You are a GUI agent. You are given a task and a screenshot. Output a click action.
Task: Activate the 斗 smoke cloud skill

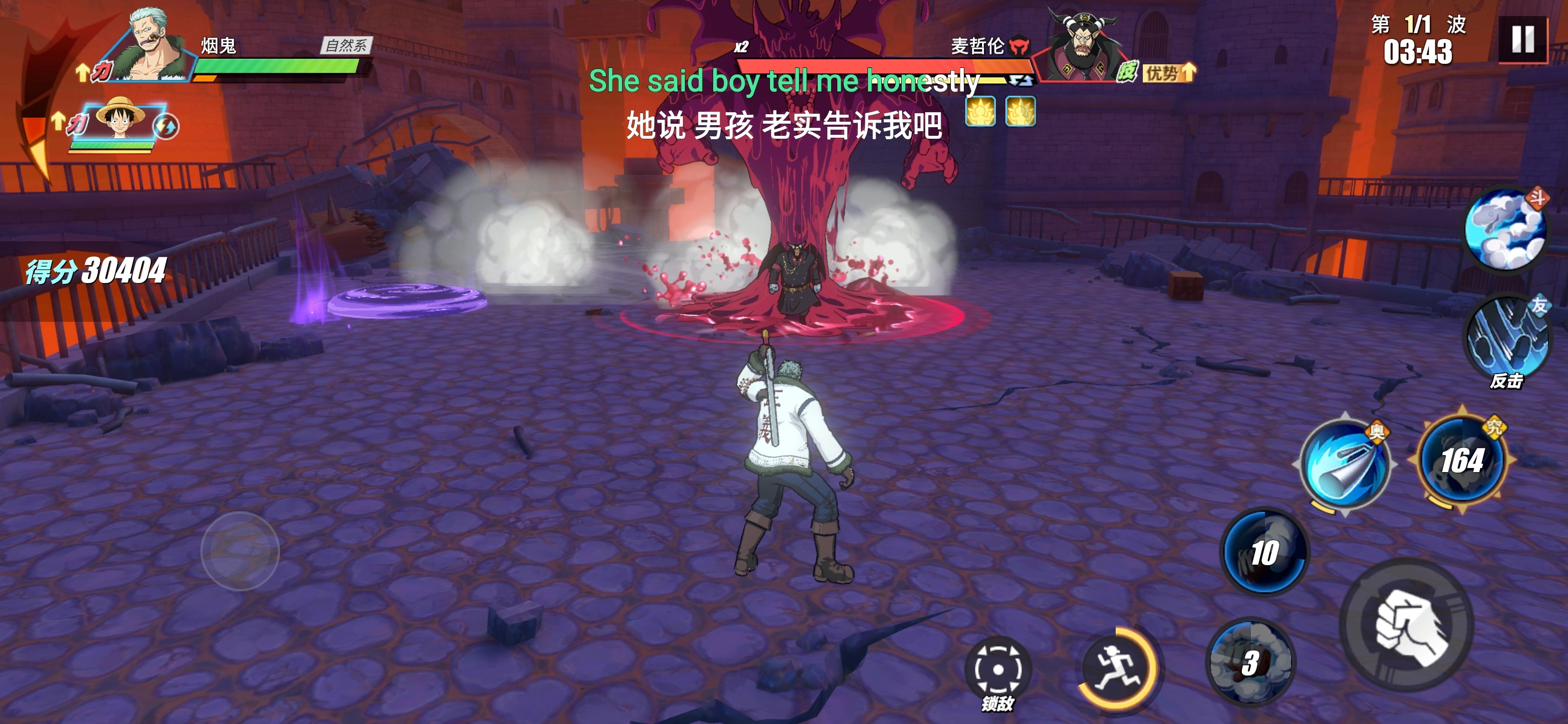(x=1505, y=230)
